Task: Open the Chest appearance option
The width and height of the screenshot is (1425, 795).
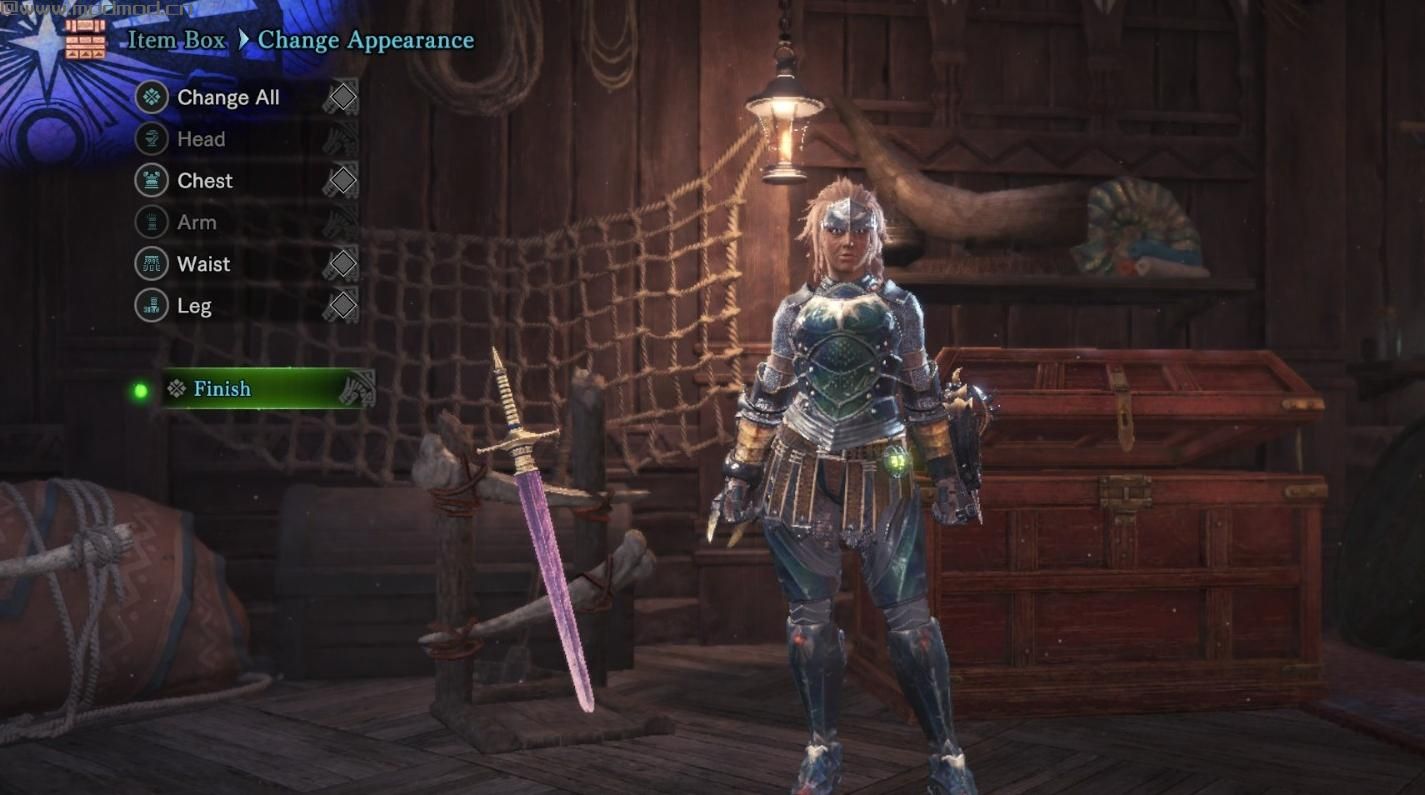Action: tap(204, 181)
